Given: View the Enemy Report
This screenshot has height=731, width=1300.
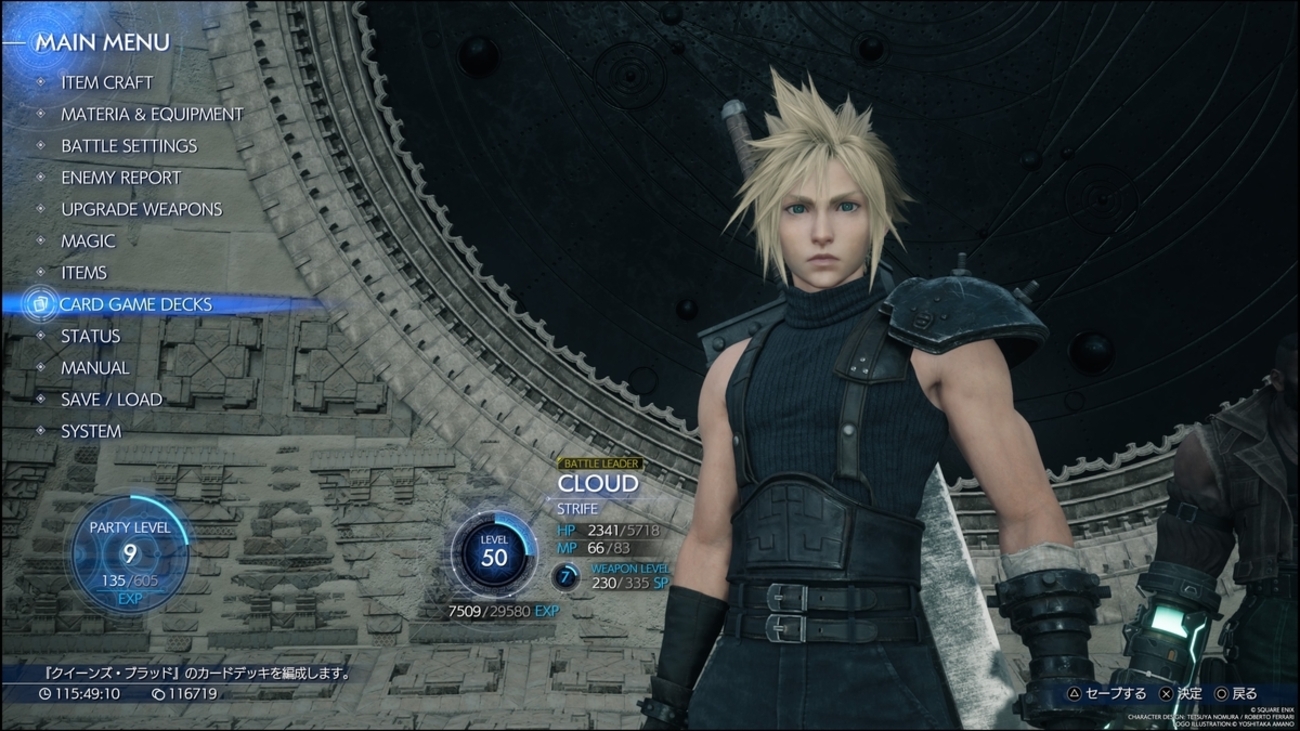Looking at the screenshot, I should [121, 178].
